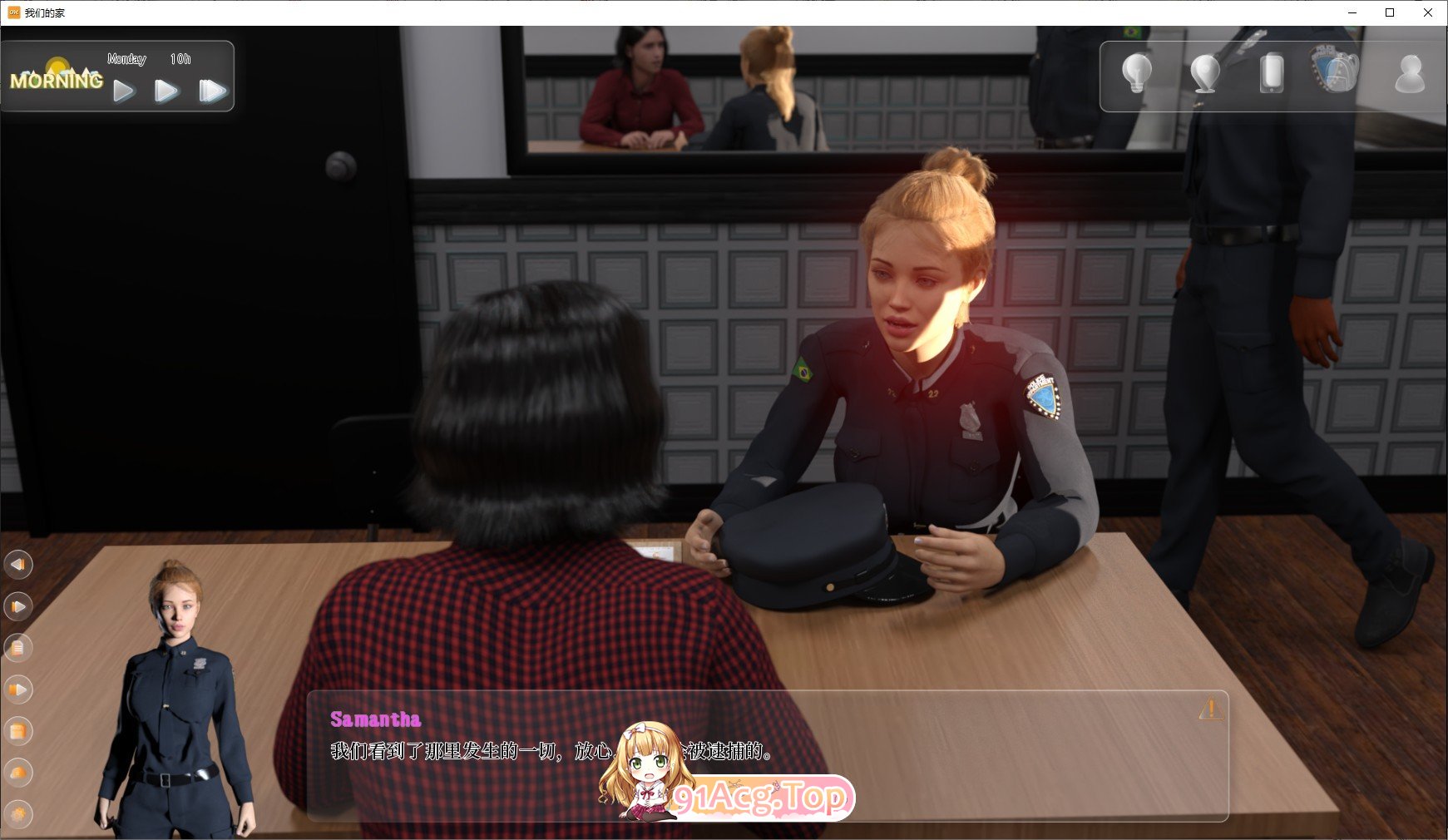Image resolution: width=1448 pixels, height=840 pixels.
Task: Open the in-game phone
Action: (x=1272, y=75)
